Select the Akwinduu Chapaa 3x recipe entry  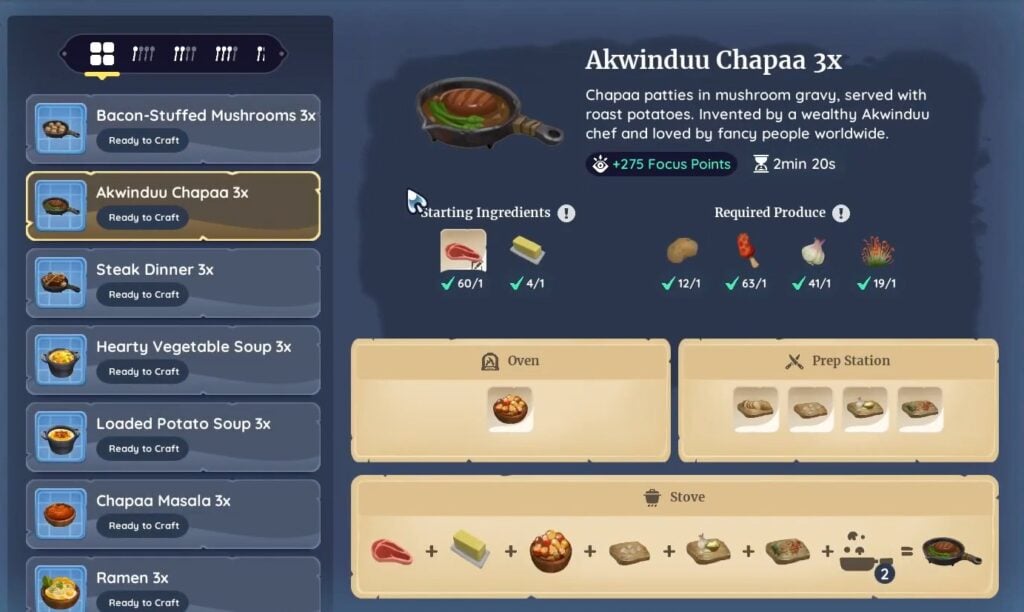coord(173,205)
